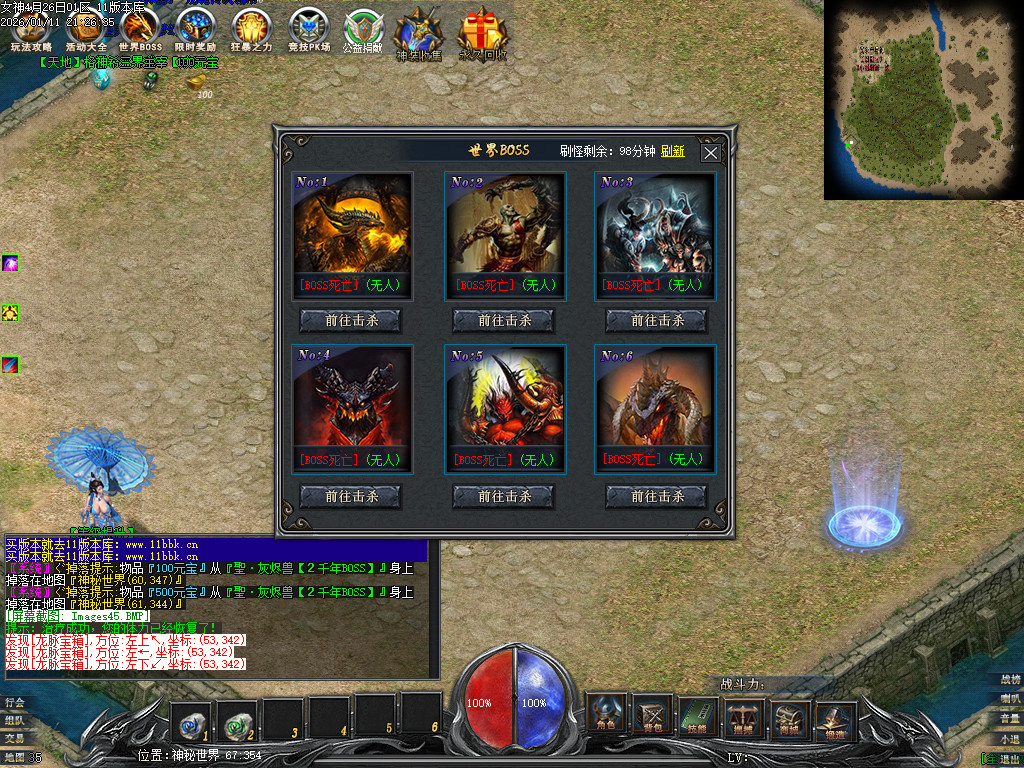This screenshot has width=1024, height=768.
Task: Use the blue stone in hotbar slot 1
Action: (x=190, y=717)
